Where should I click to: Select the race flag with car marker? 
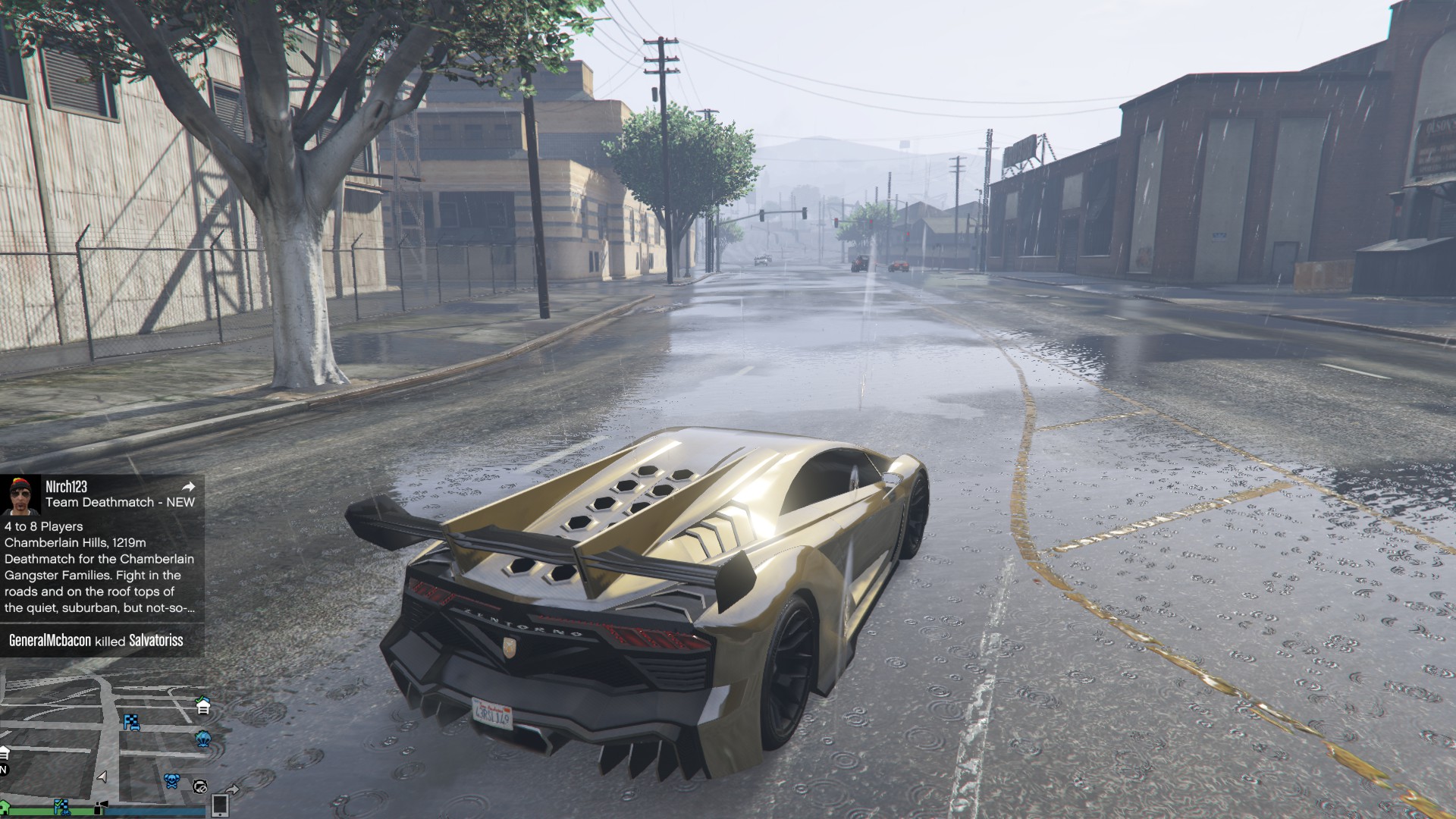[132, 722]
